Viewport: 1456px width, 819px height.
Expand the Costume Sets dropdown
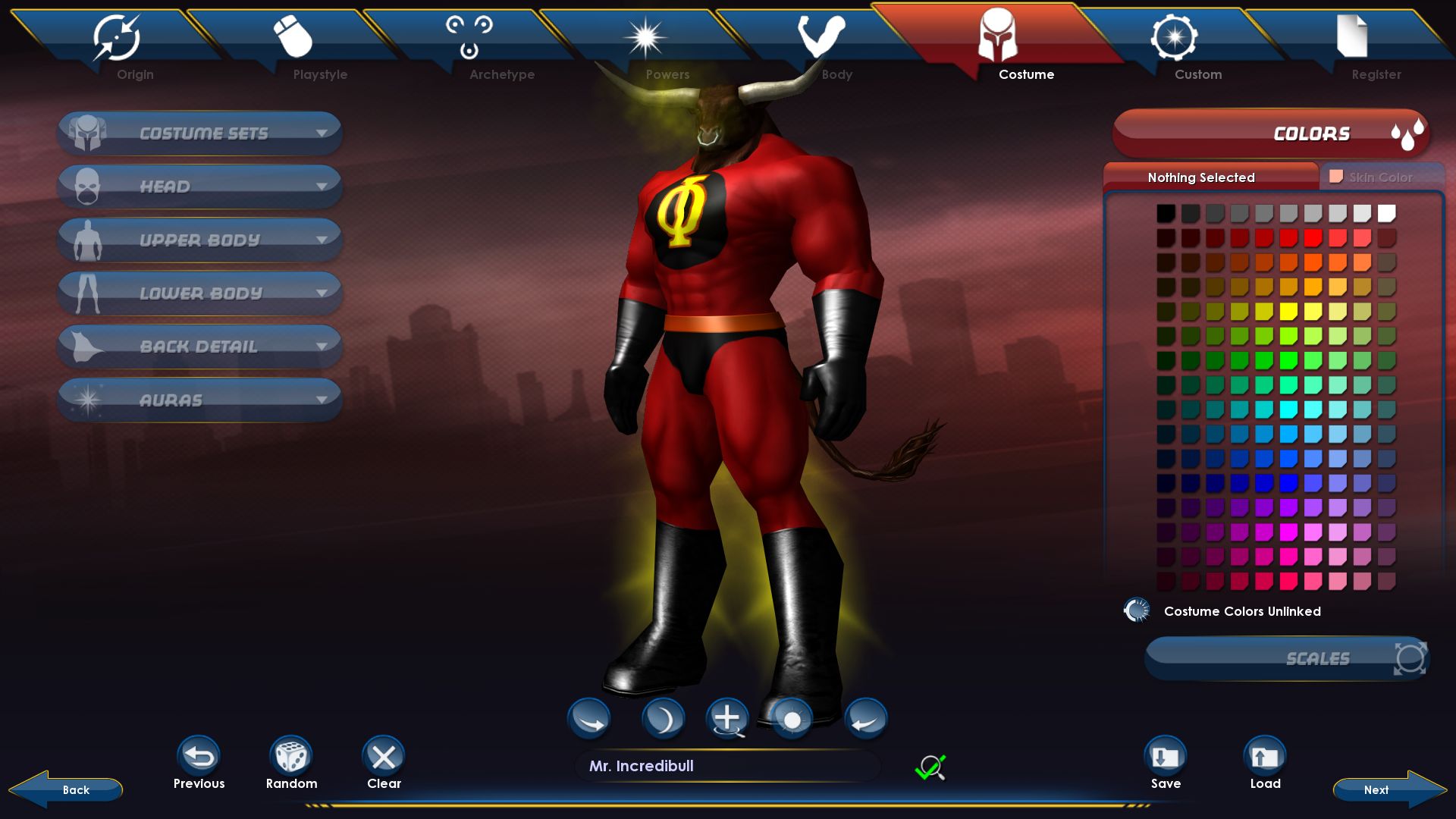[199, 133]
